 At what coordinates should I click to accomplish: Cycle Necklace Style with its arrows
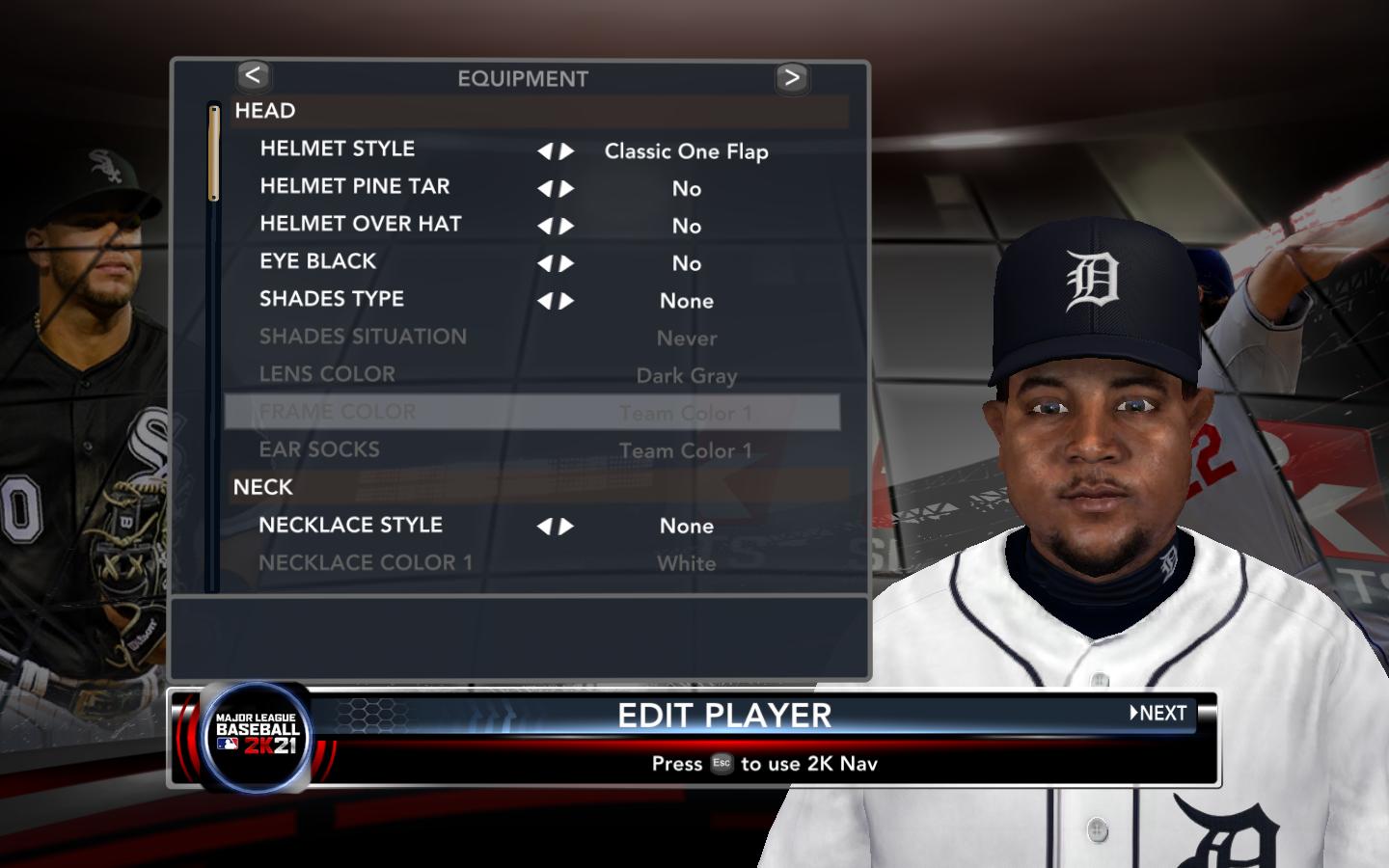coord(556,527)
